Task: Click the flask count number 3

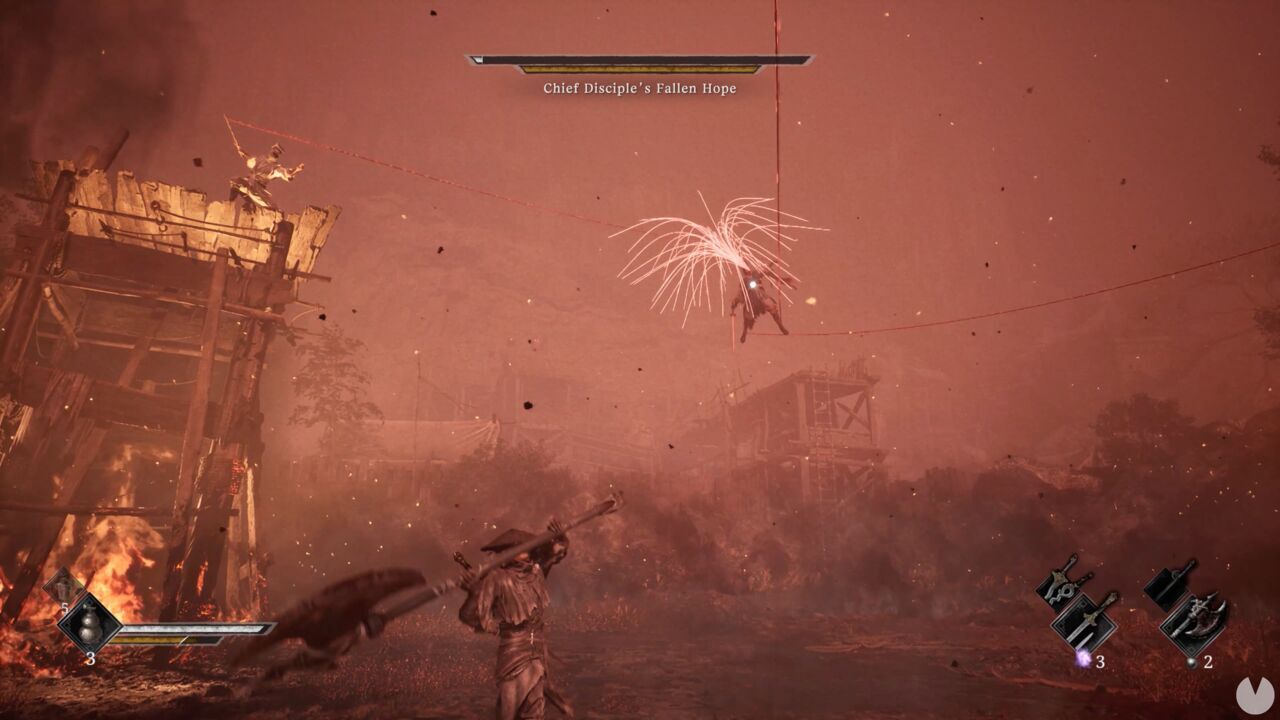Action: [x=91, y=657]
